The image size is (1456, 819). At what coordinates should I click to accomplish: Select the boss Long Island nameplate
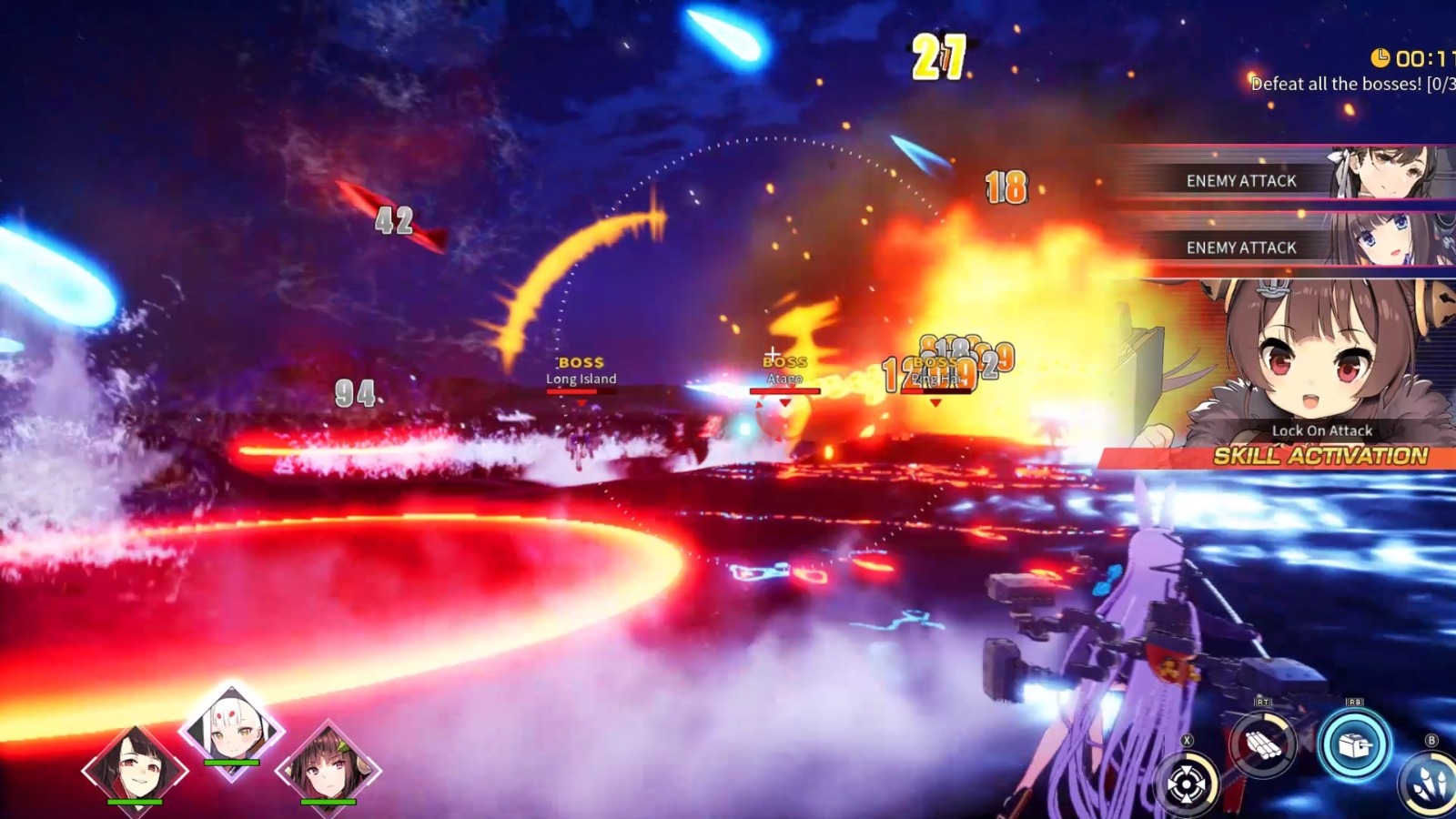(x=580, y=371)
